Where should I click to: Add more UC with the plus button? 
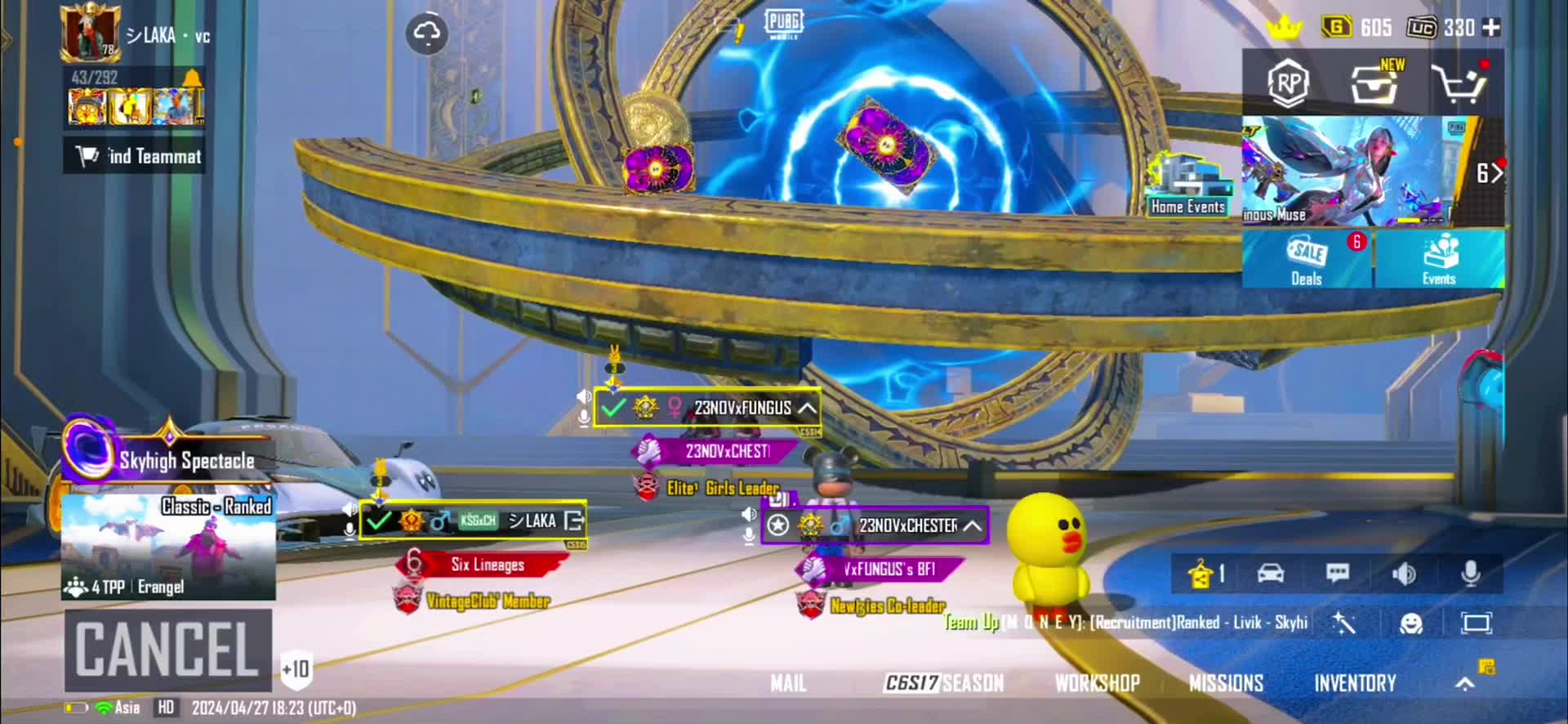tap(1491, 28)
